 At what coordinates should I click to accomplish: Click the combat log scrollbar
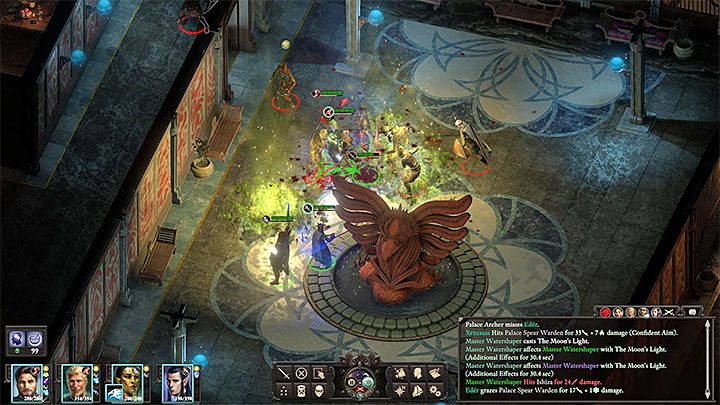point(709,360)
